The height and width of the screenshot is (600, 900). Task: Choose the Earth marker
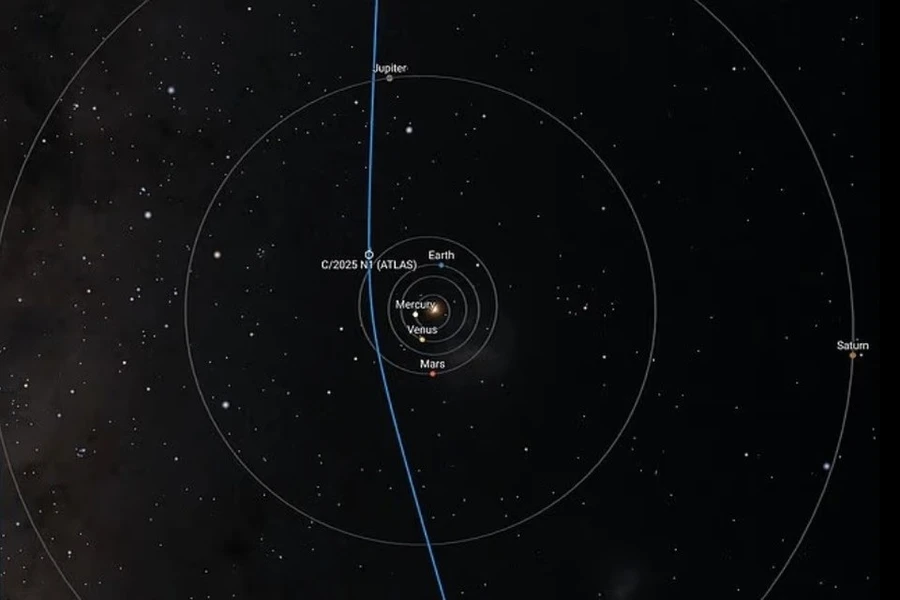click(441, 265)
